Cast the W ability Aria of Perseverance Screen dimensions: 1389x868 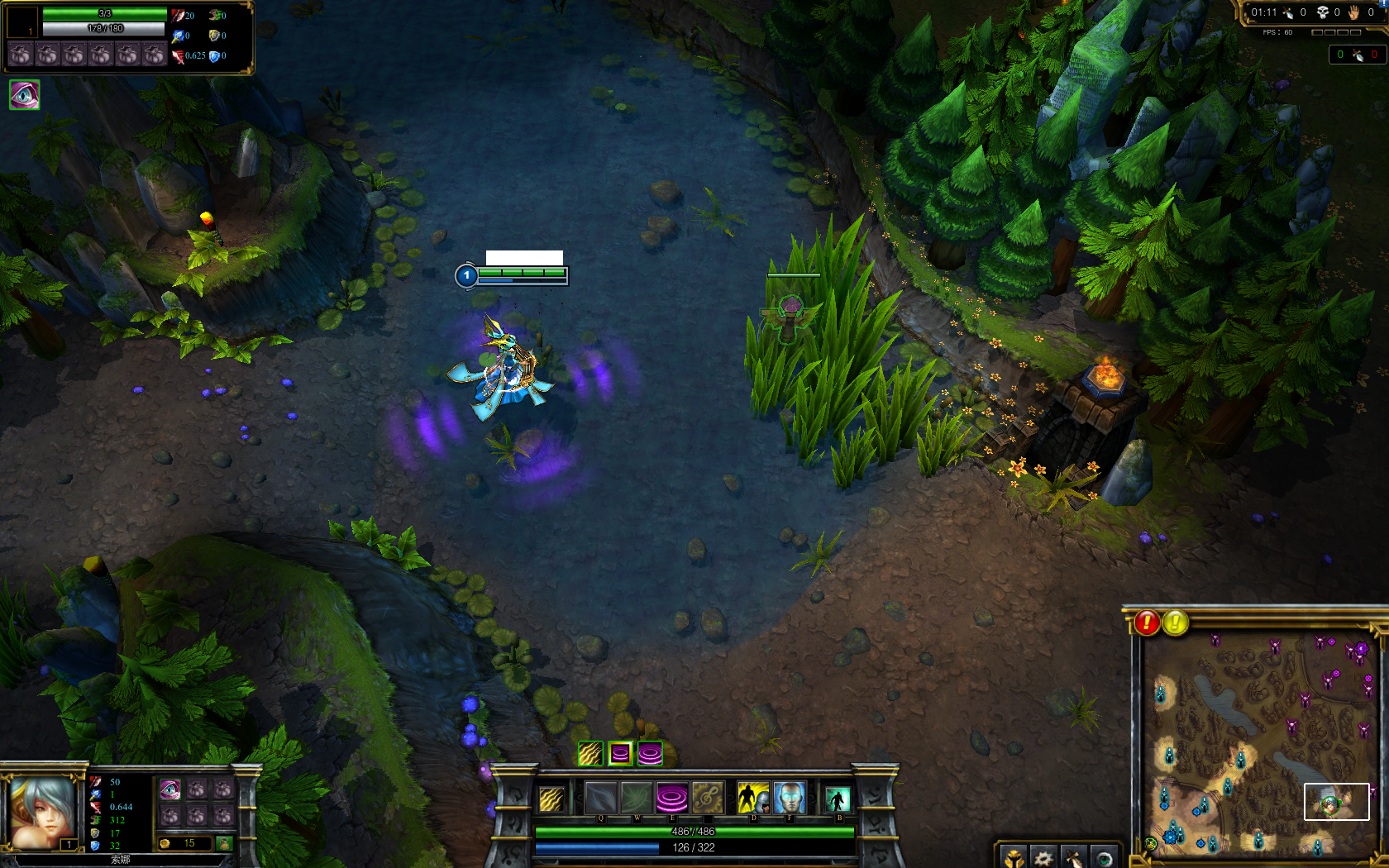point(636,798)
